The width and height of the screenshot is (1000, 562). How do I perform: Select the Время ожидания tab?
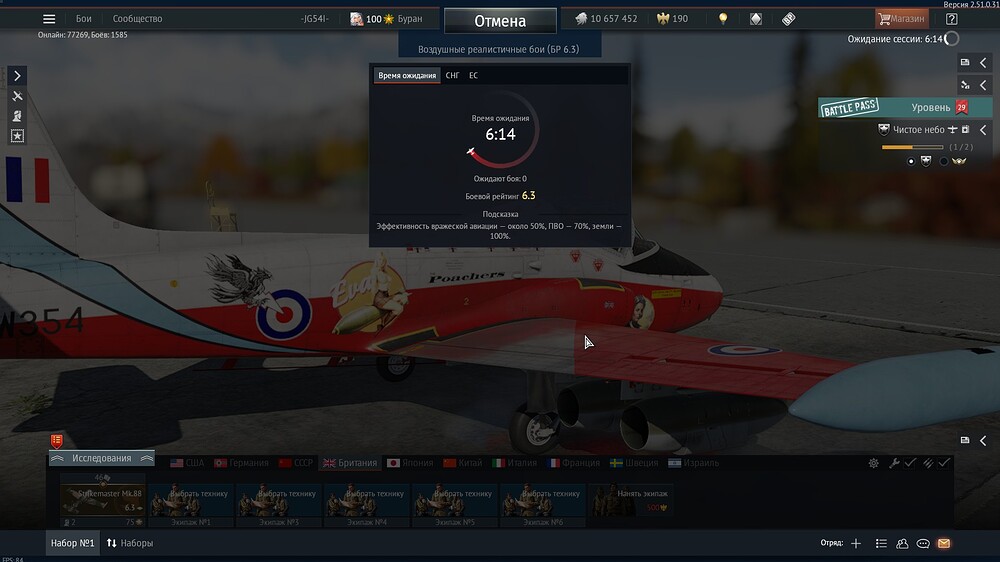coord(407,75)
